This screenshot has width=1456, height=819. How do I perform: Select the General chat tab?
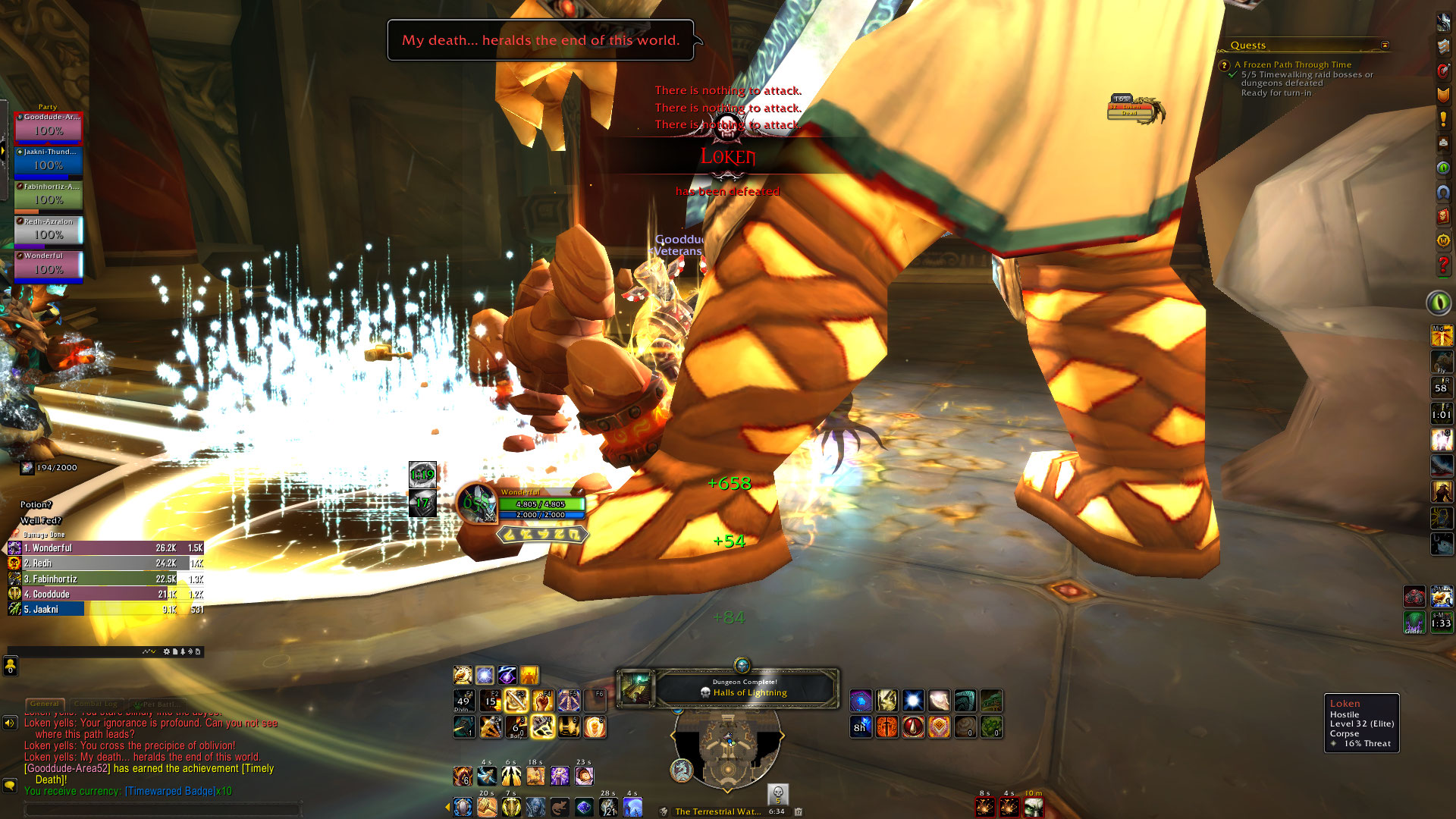coord(45,704)
